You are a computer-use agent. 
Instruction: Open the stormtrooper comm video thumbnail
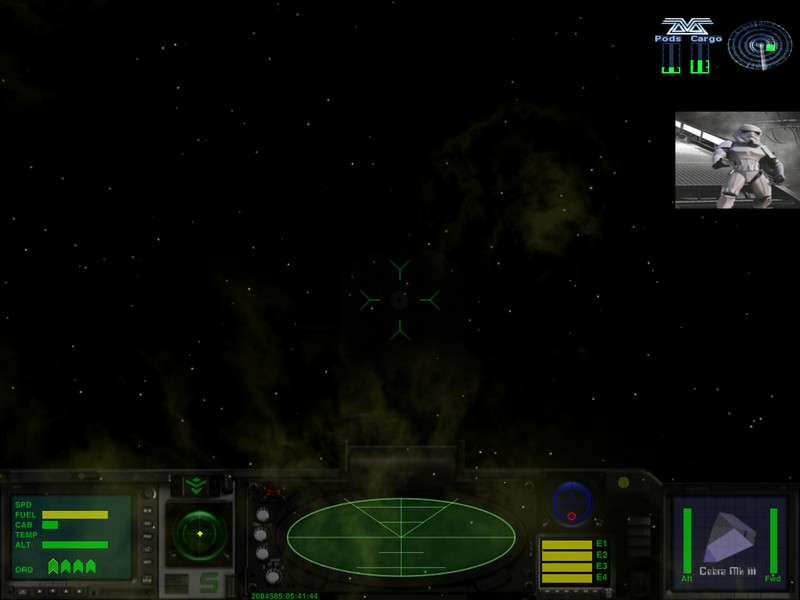coord(737,159)
